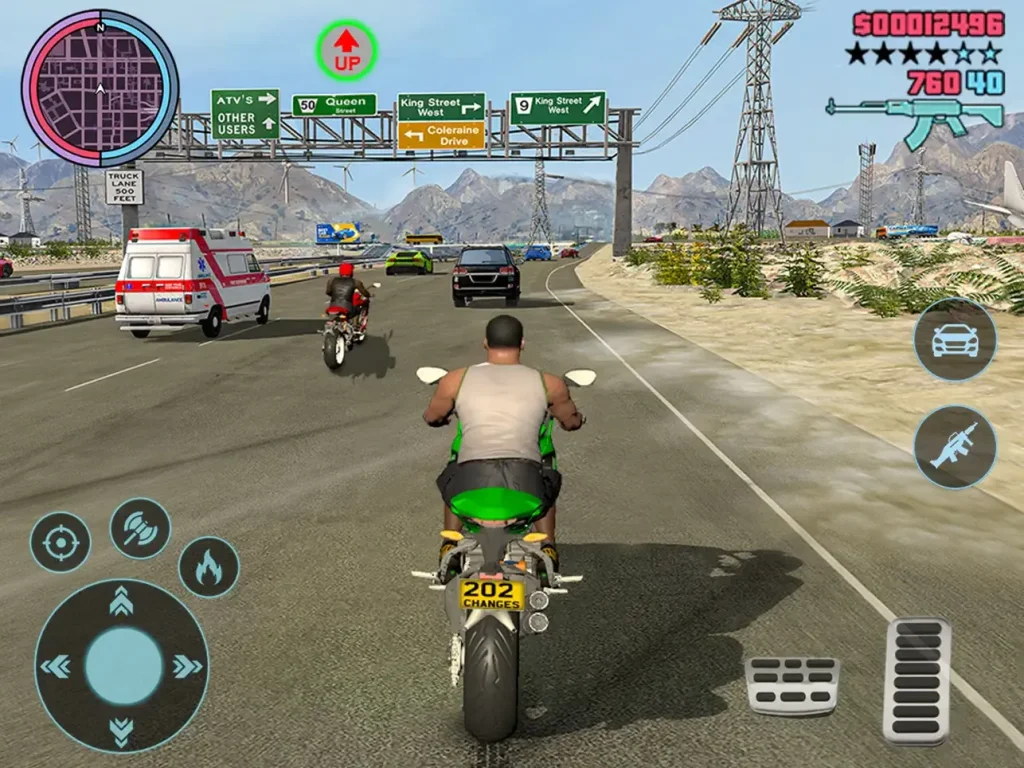This screenshot has height=768, width=1024.
Task: Tap the joystick center thumb pad
Action: pyautogui.click(x=122, y=666)
